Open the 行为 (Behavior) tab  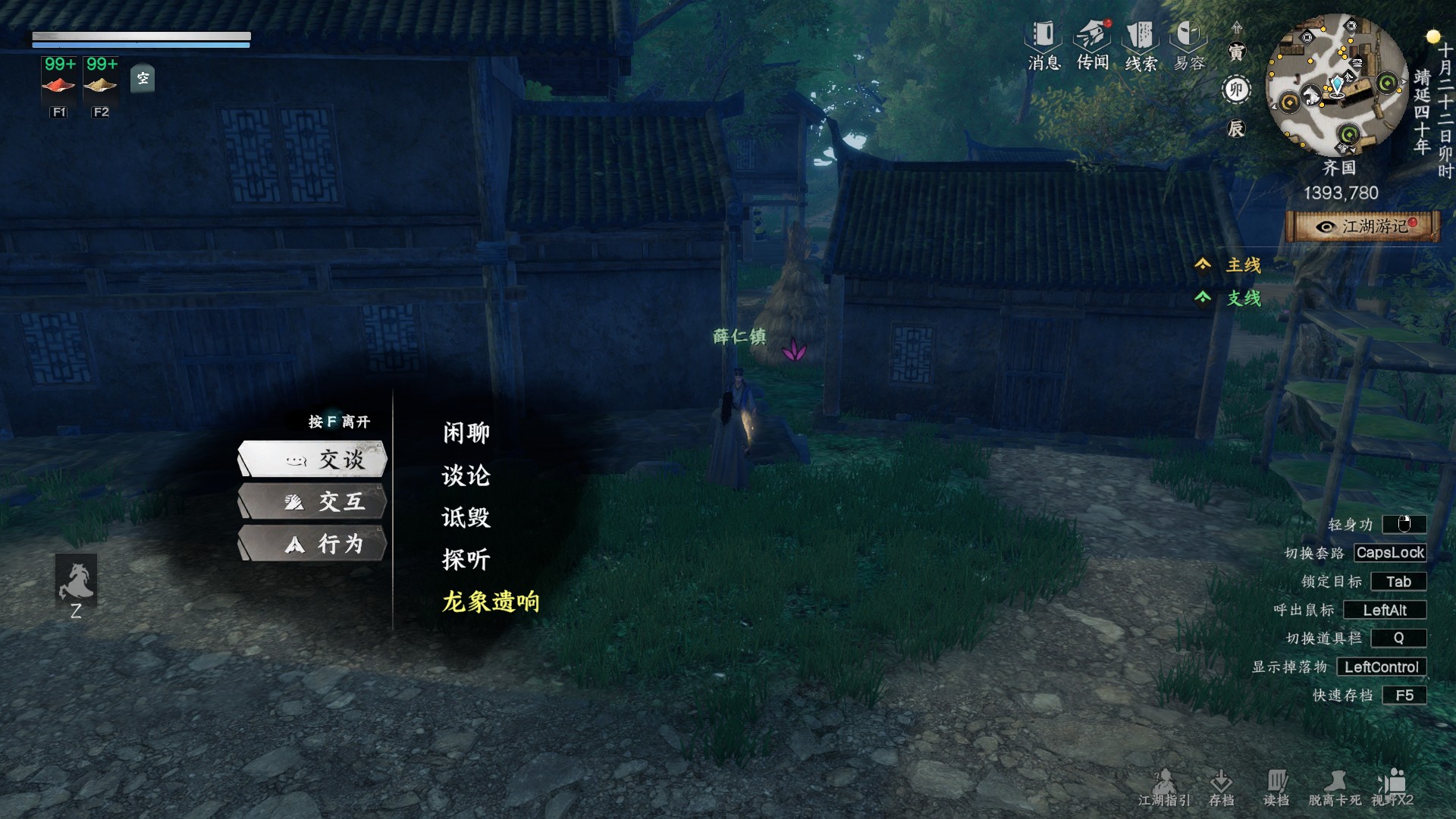pyautogui.click(x=313, y=544)
